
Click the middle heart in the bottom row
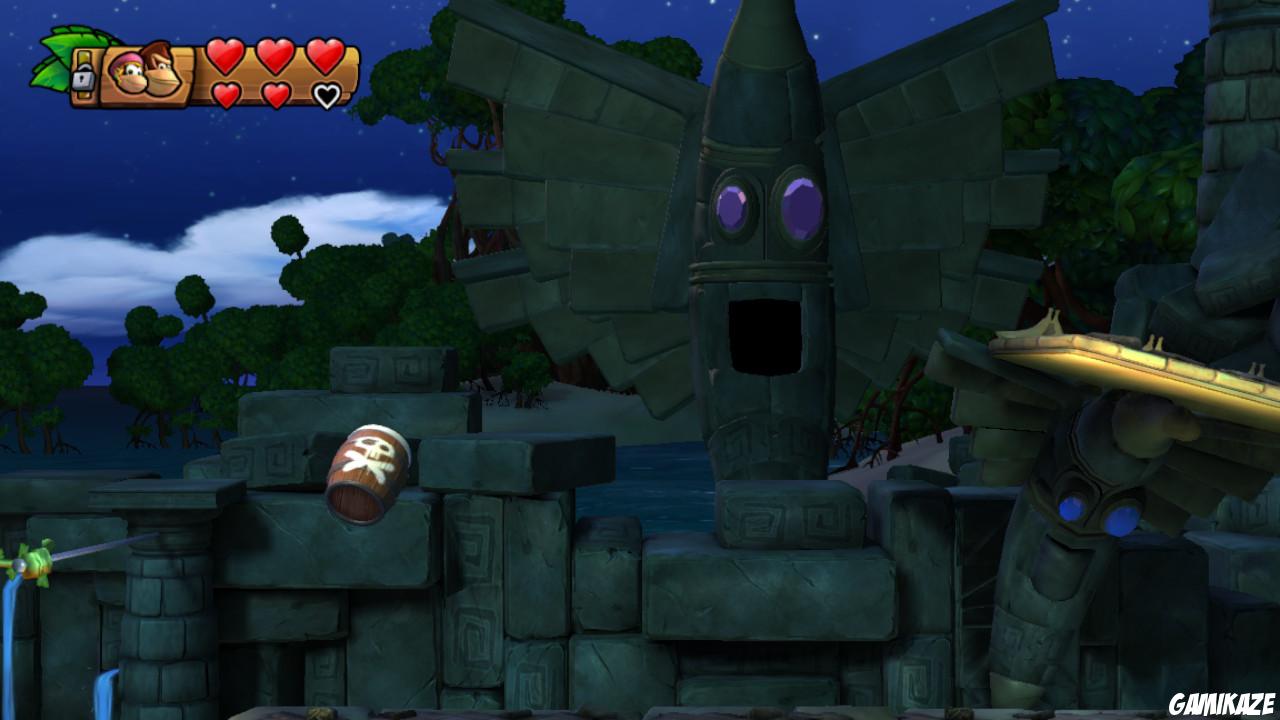click(x=275, y=94)
